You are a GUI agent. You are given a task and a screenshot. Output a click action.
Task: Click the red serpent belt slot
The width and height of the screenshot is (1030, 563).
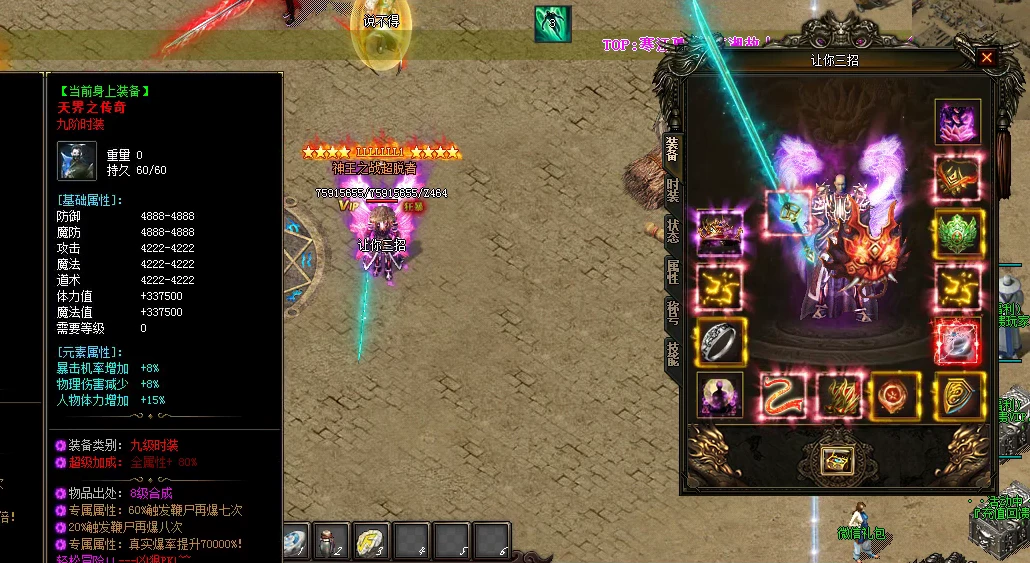point(783,395)
